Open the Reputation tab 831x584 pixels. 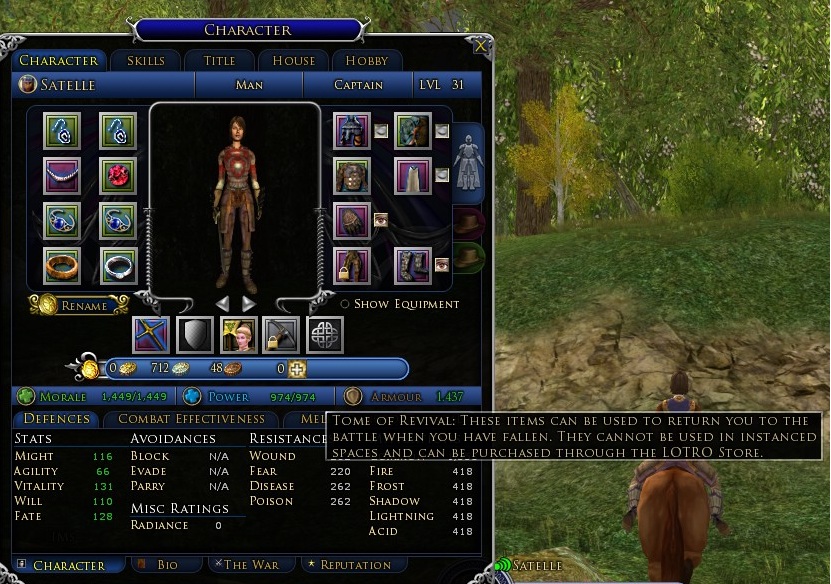pos(350,565)
